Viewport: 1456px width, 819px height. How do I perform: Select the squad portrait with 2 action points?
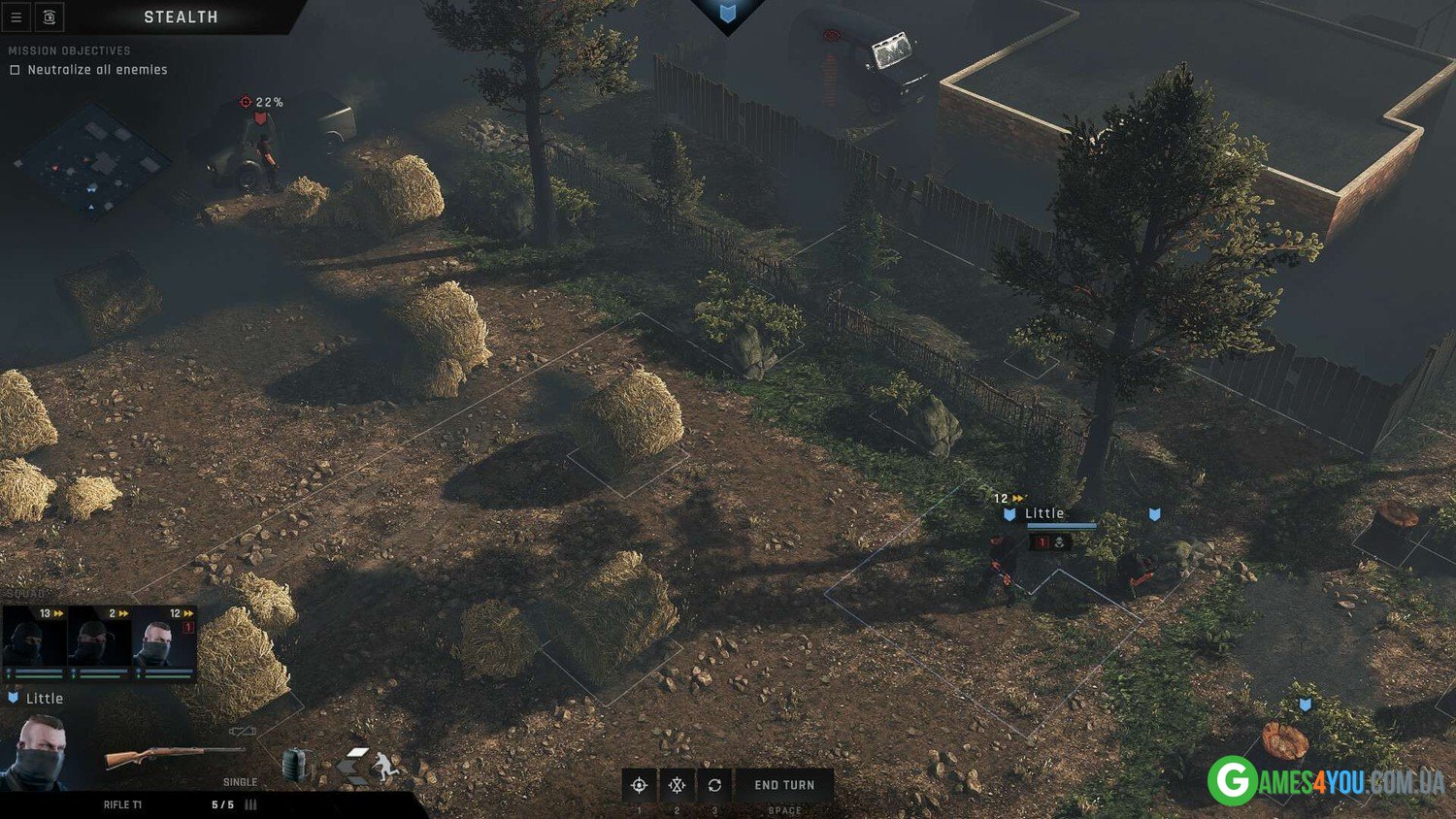click(99, 641)
